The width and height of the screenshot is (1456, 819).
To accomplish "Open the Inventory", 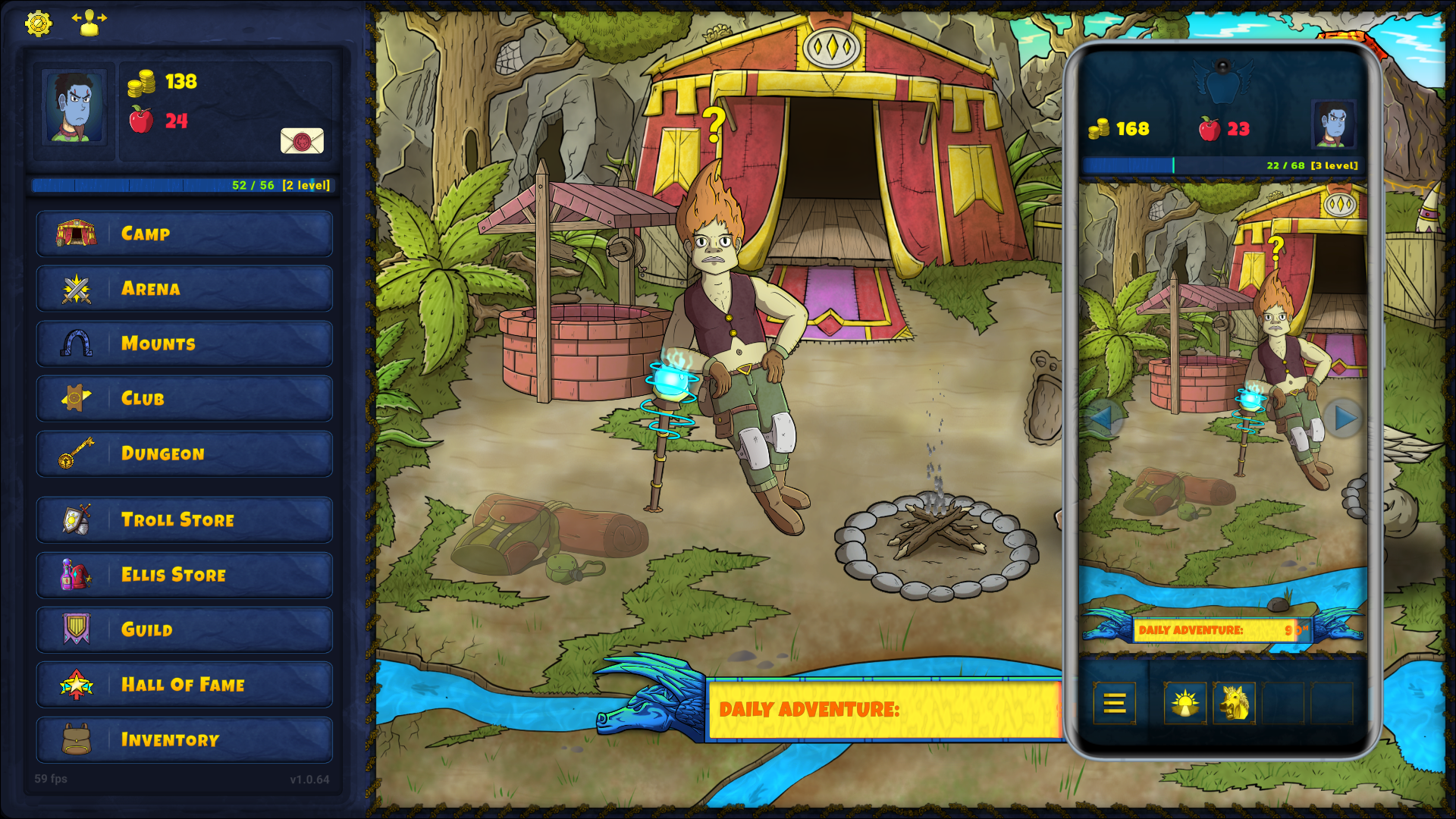I will [x=184, y=740].
